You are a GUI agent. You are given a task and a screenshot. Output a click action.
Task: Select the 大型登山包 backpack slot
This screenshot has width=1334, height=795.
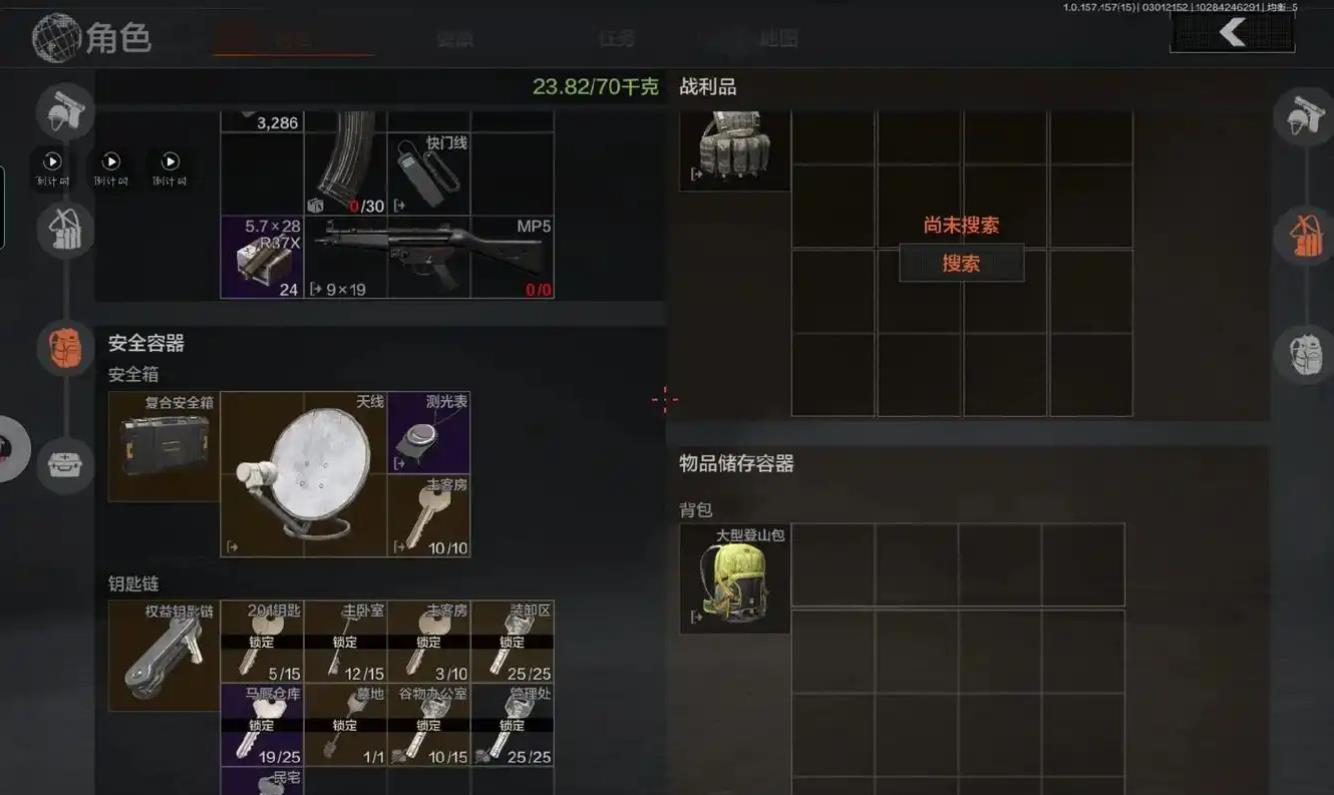click(x=735, y=578)
